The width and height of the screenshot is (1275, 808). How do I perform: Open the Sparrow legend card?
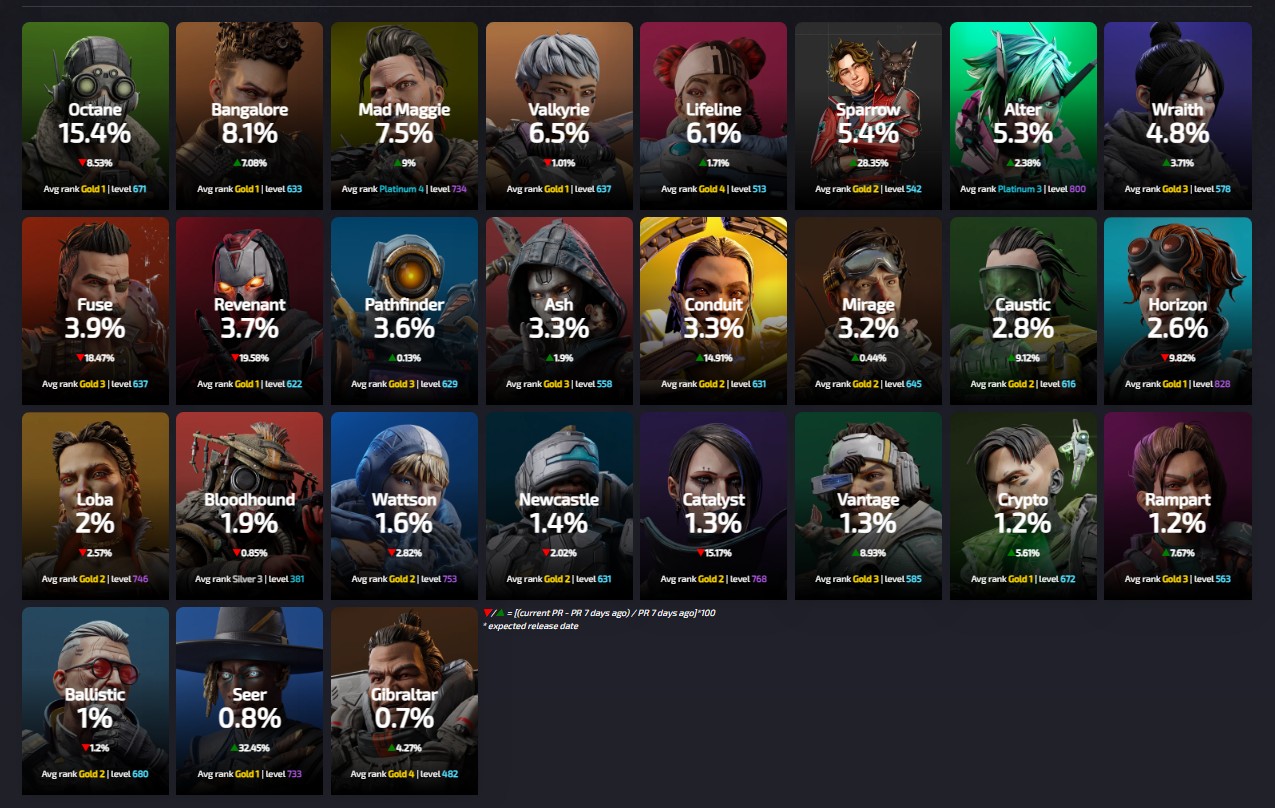(x=868, y=116)
